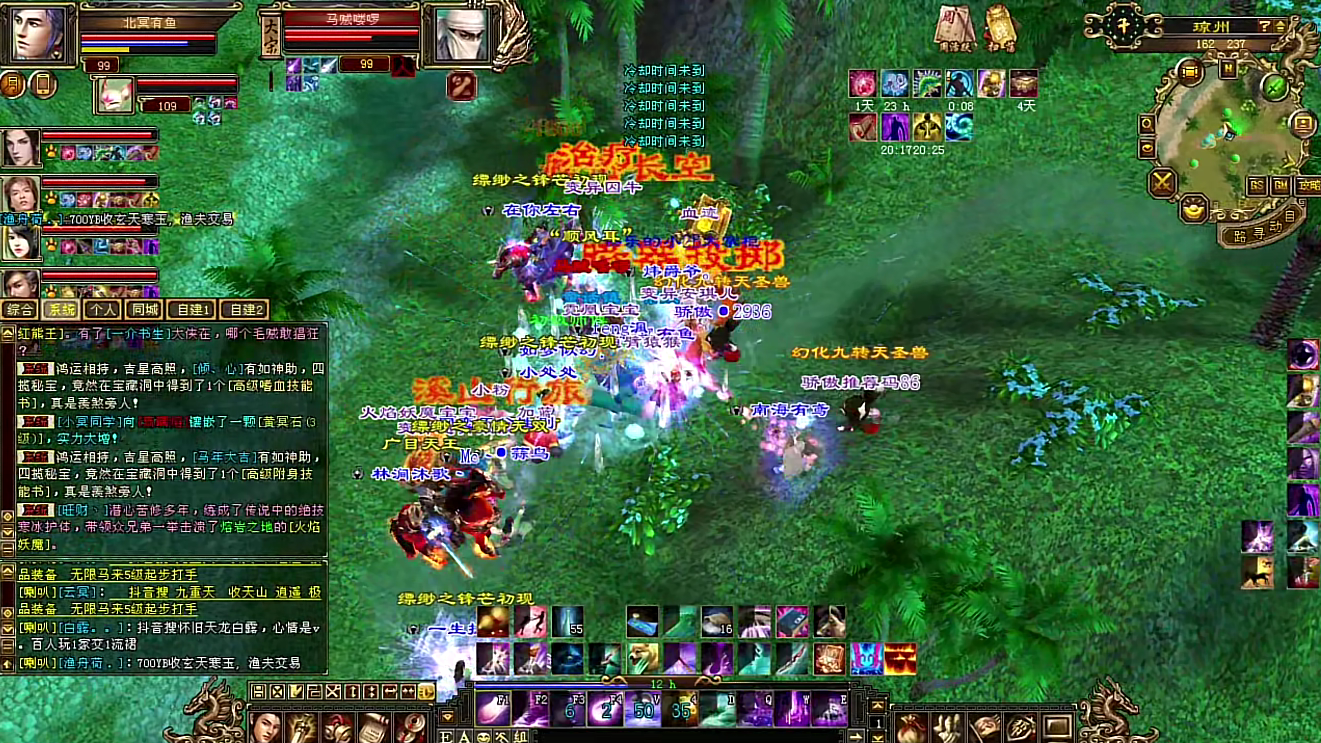Choose the 自建2 custom chat tab
This screenshot has height=743, width=1321.
click(243, 310)
